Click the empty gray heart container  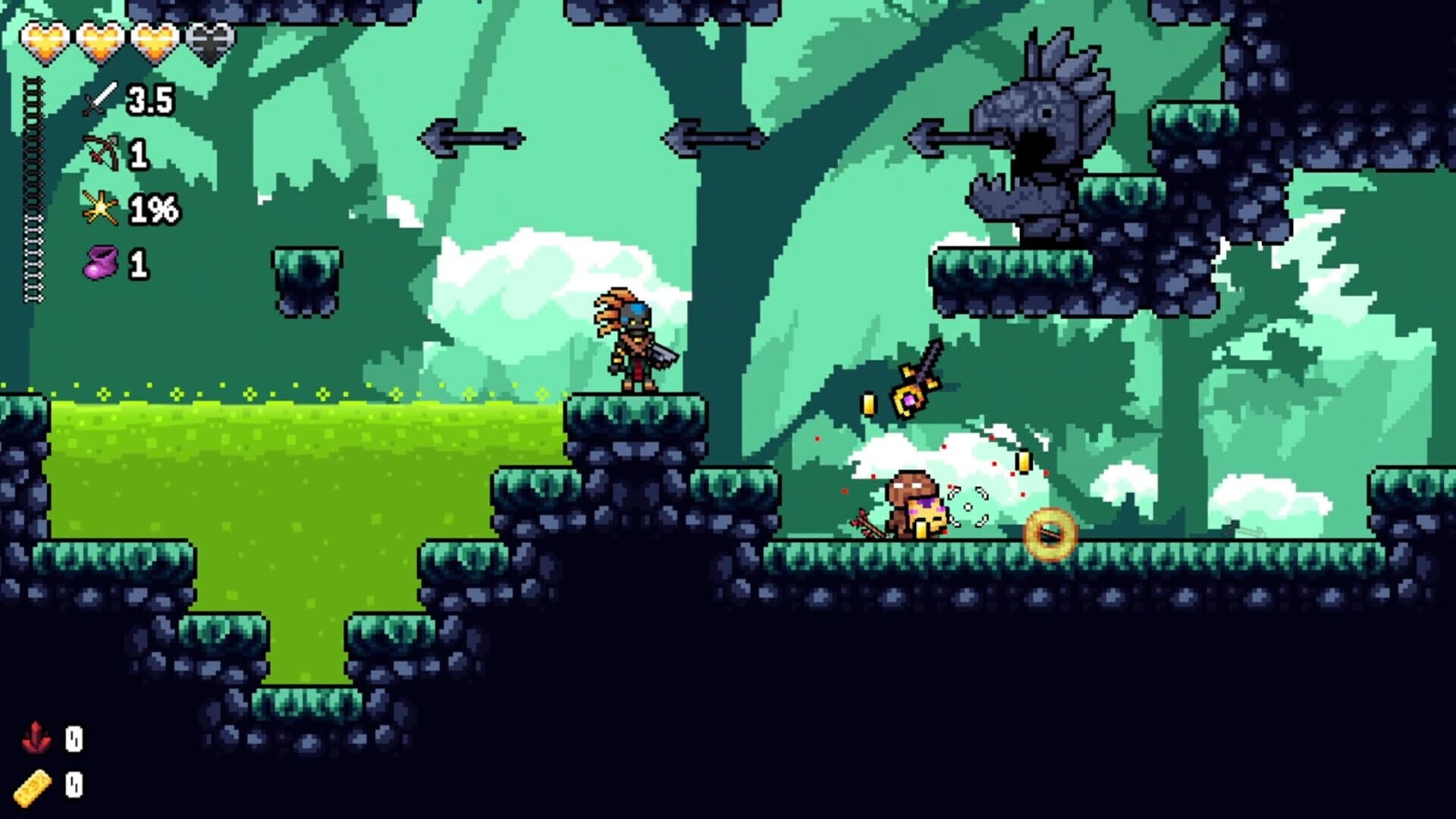pyautogui.click(x=212, y=42)
